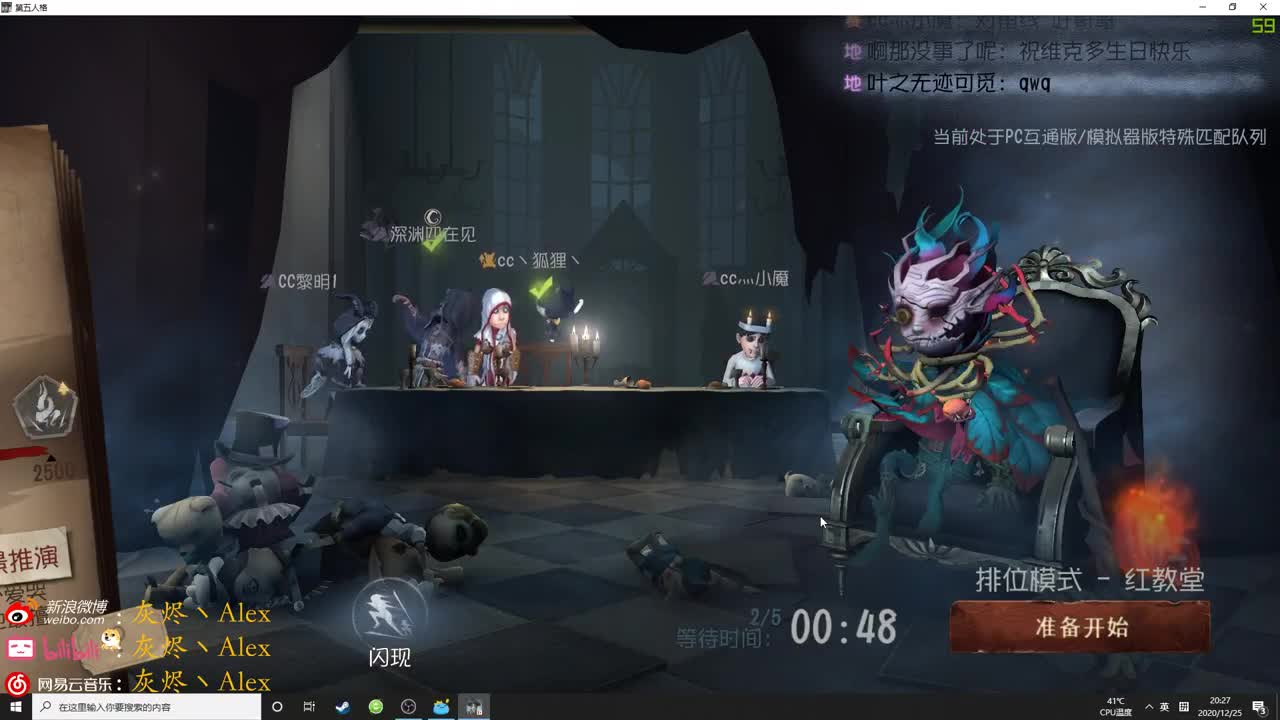
Task: Expand hidden icons in the system tray
Action: point(1150,707)
